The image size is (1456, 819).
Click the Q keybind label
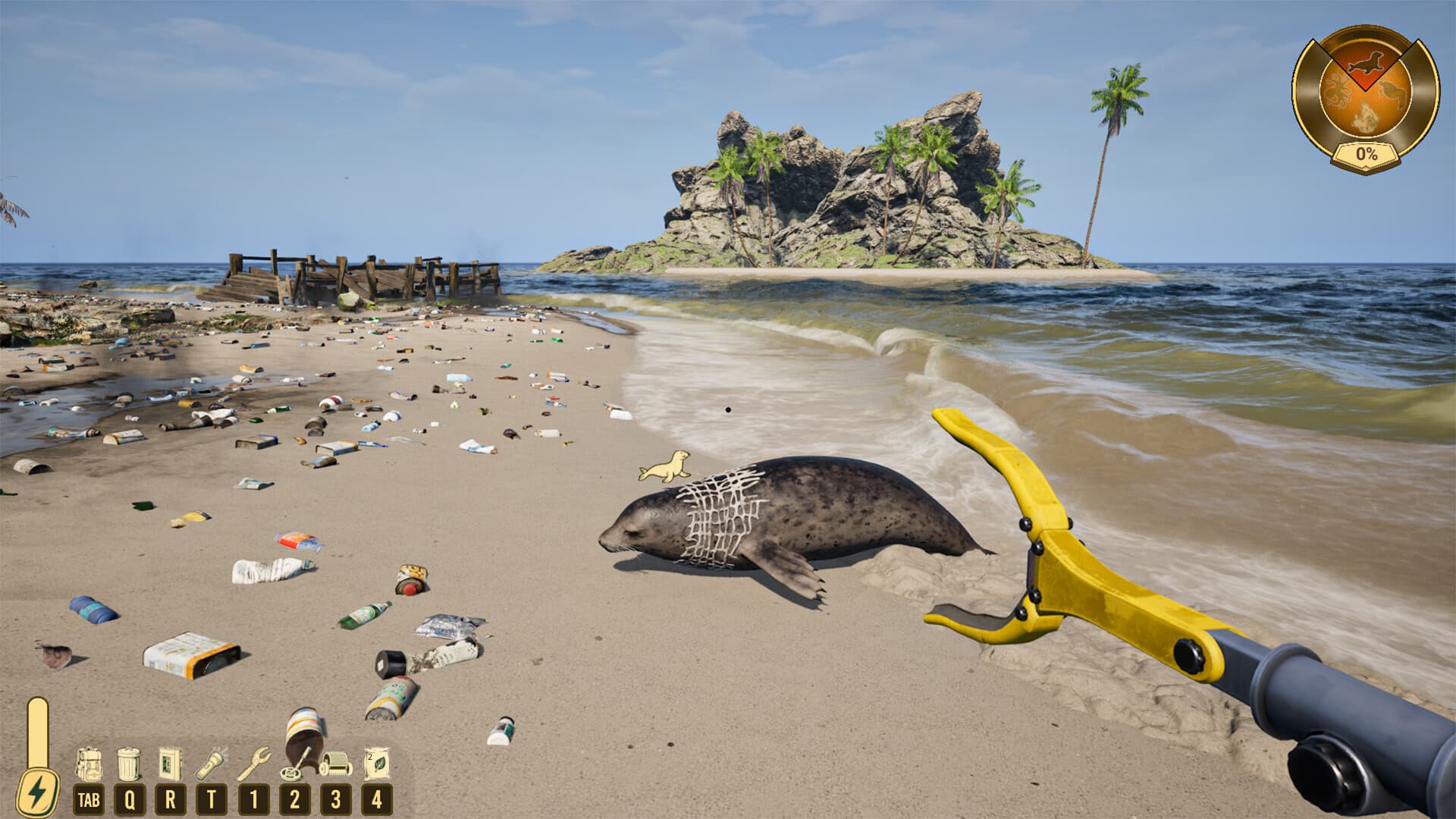(x=130, y=798)
